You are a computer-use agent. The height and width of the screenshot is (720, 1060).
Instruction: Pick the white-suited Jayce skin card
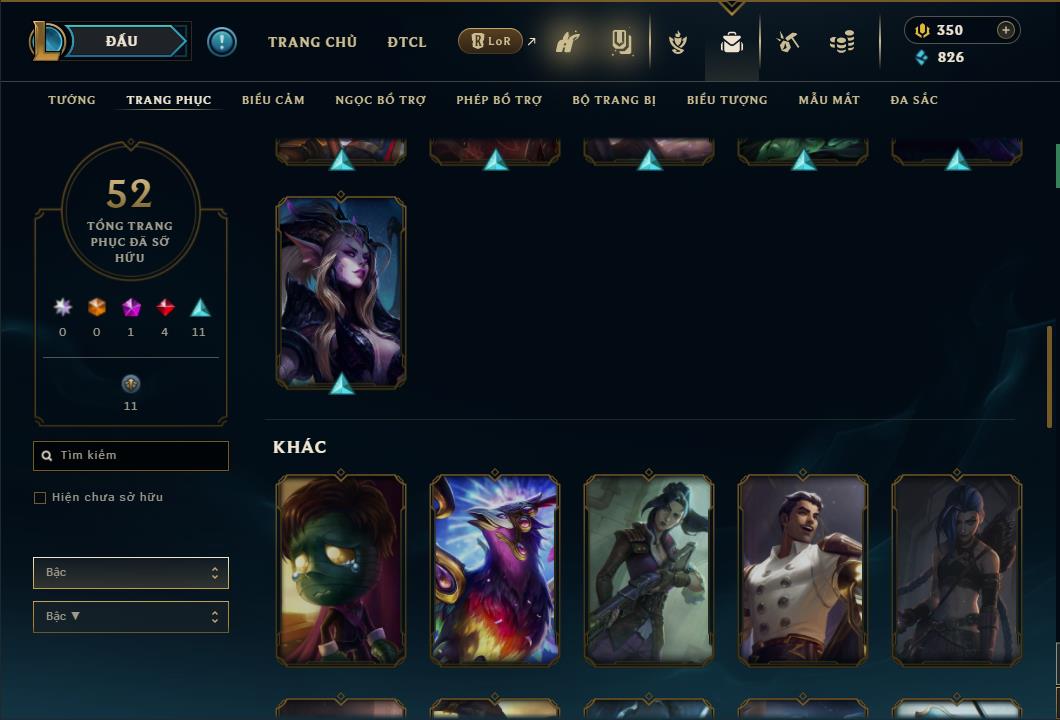click(803, 570)
